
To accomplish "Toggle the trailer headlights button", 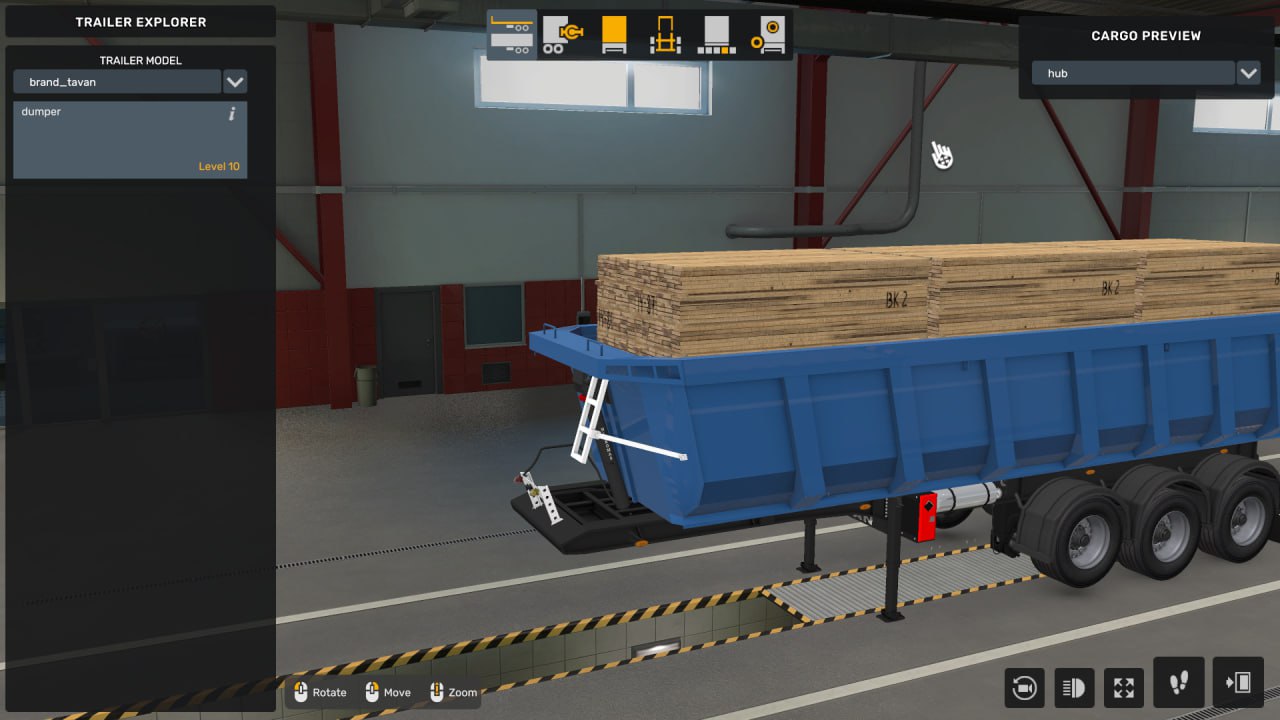I will click(x=1075, y=687).
